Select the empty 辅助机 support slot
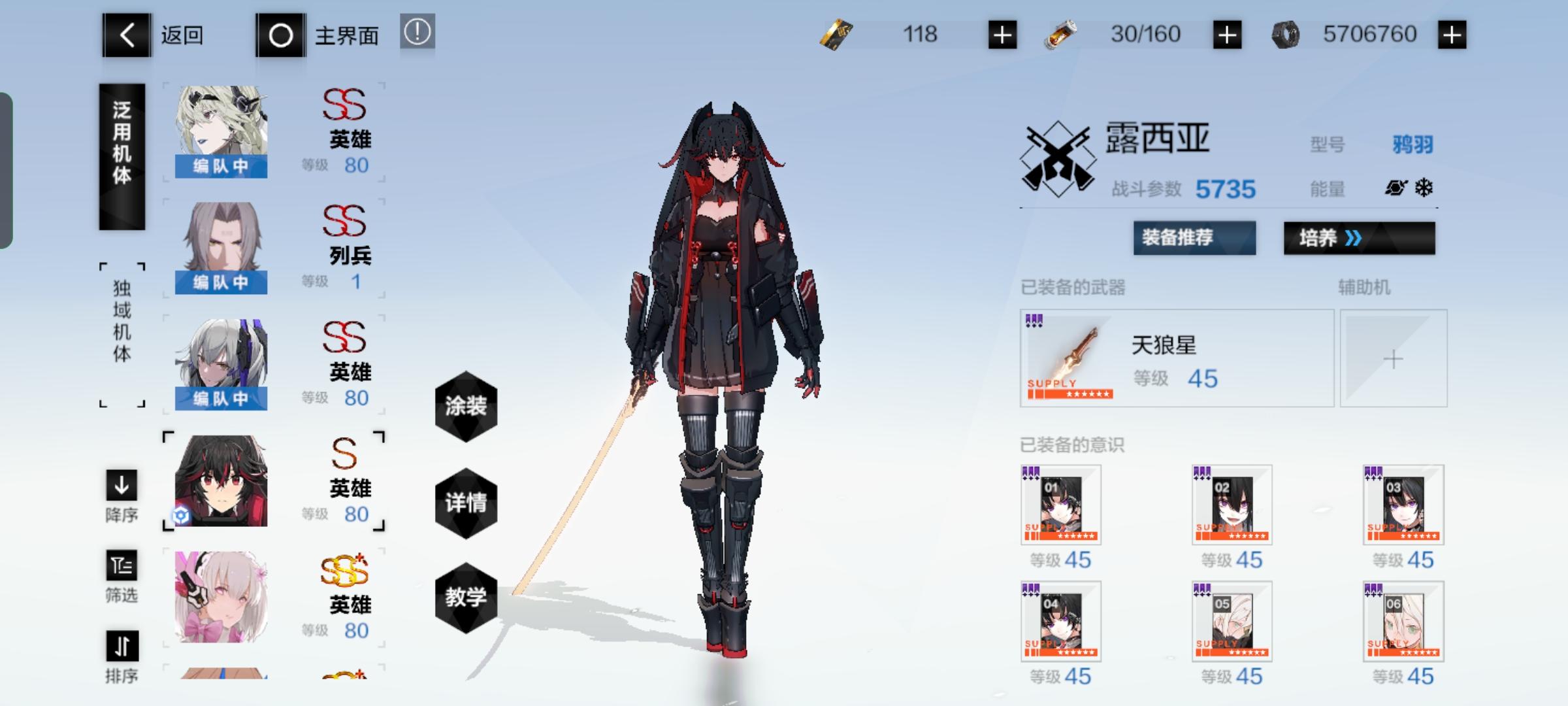The width and height of the screenshot is (1568, 706). (1394, 358)
